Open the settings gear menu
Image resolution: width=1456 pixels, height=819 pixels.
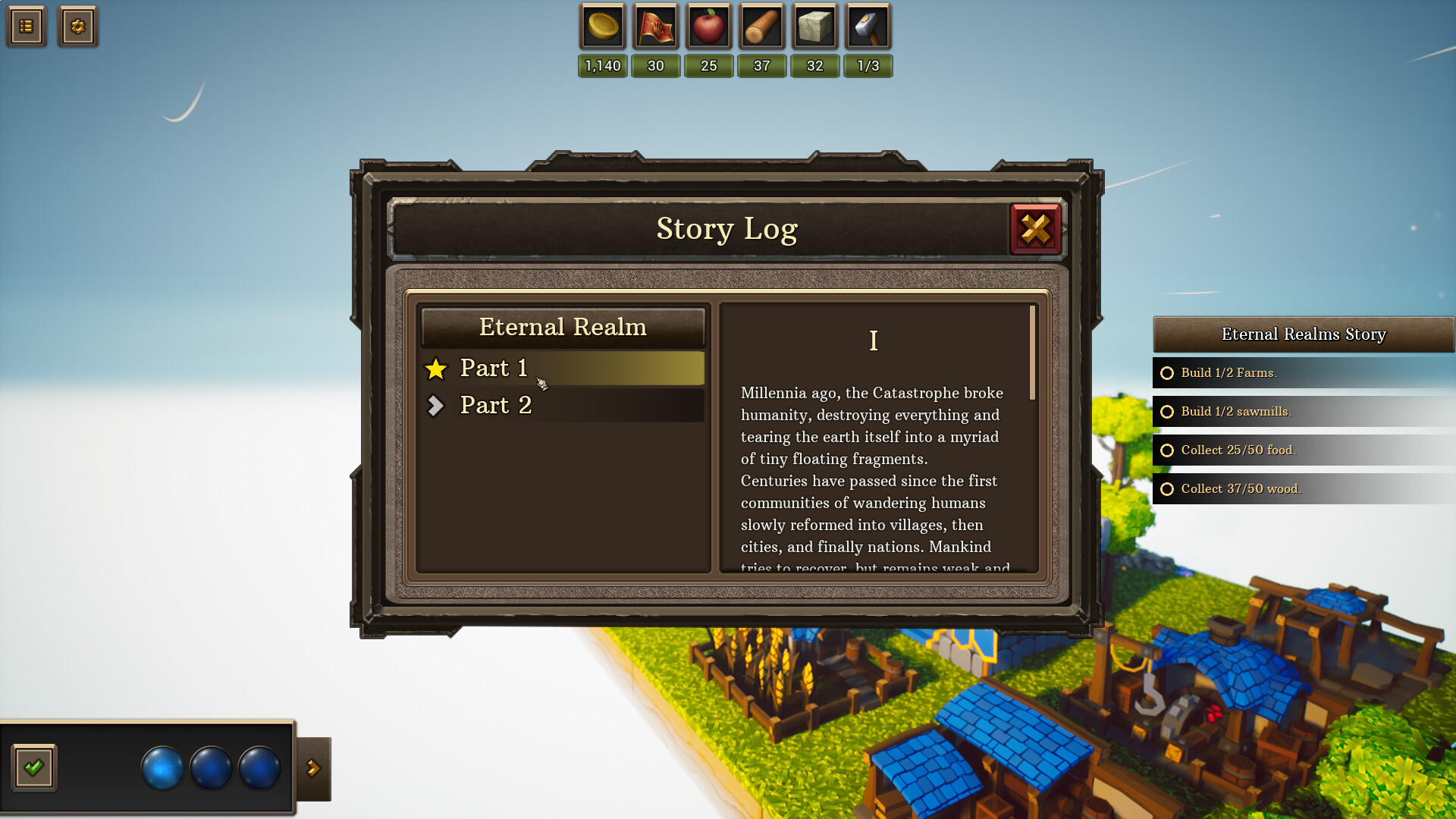[78, 26]
